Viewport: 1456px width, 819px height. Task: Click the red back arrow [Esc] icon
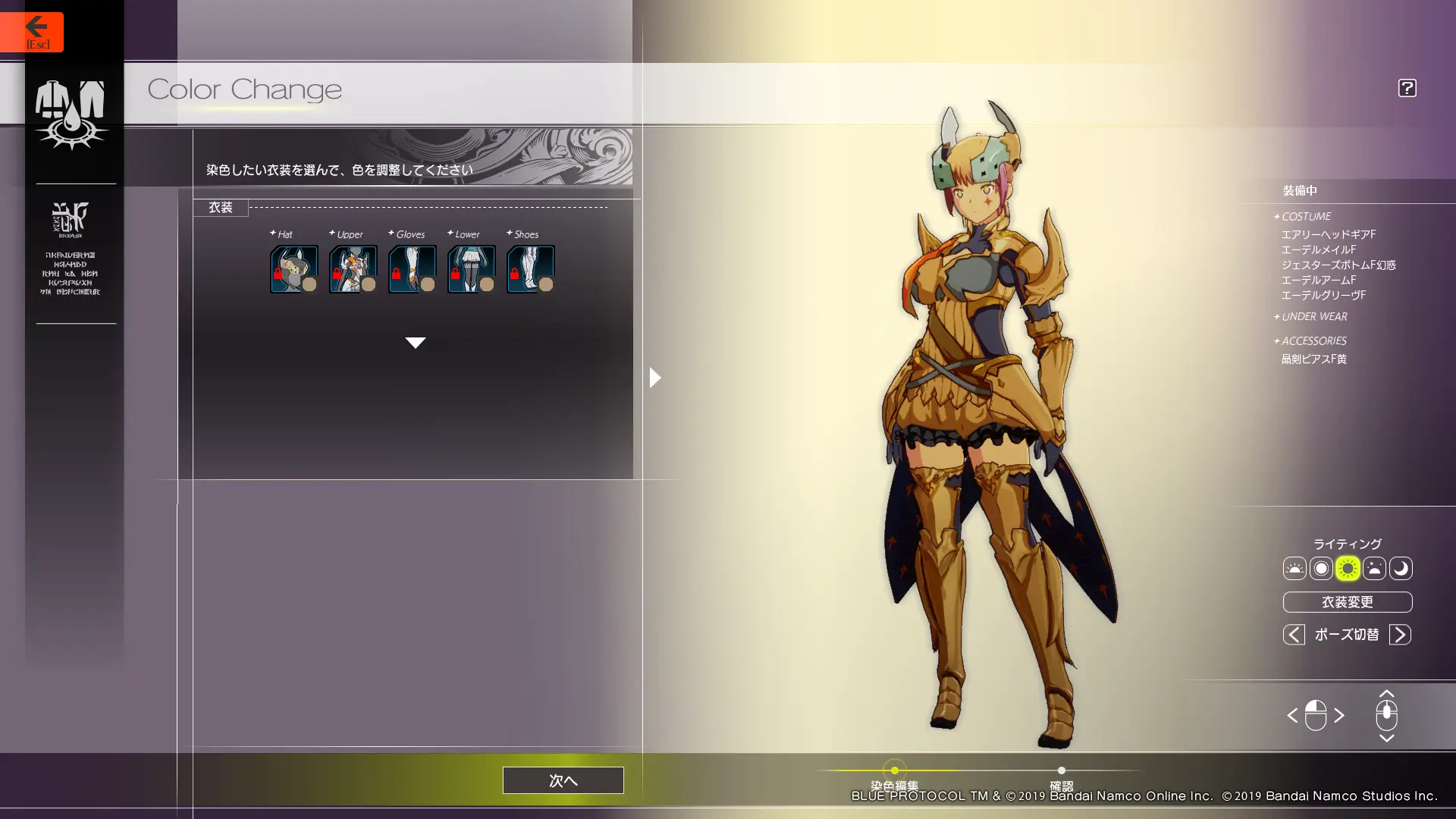37,27
